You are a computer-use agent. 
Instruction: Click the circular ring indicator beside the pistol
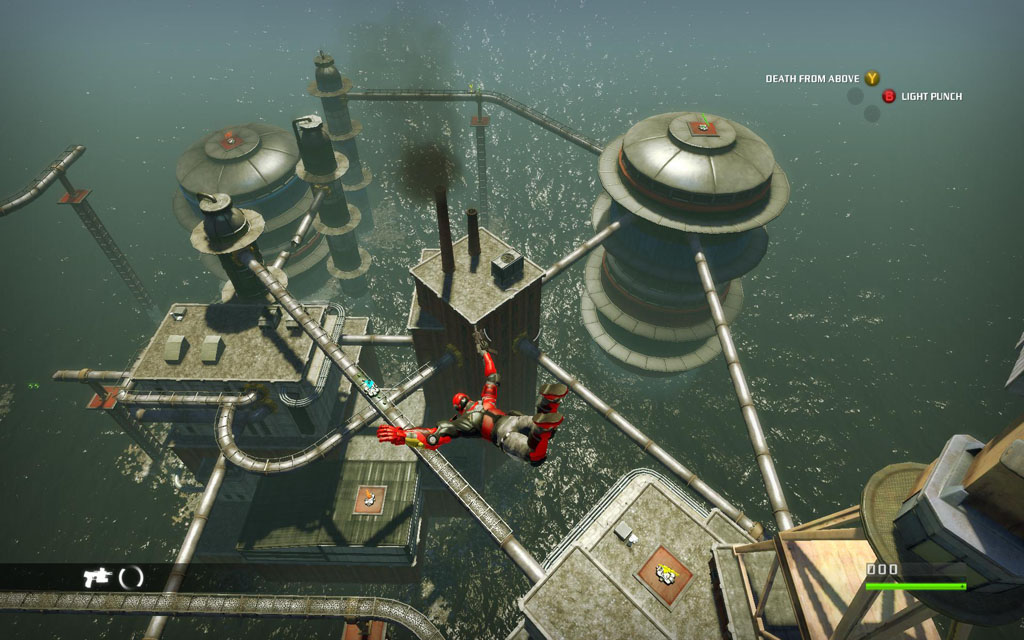pyautogui.click(x=131, y=577)
